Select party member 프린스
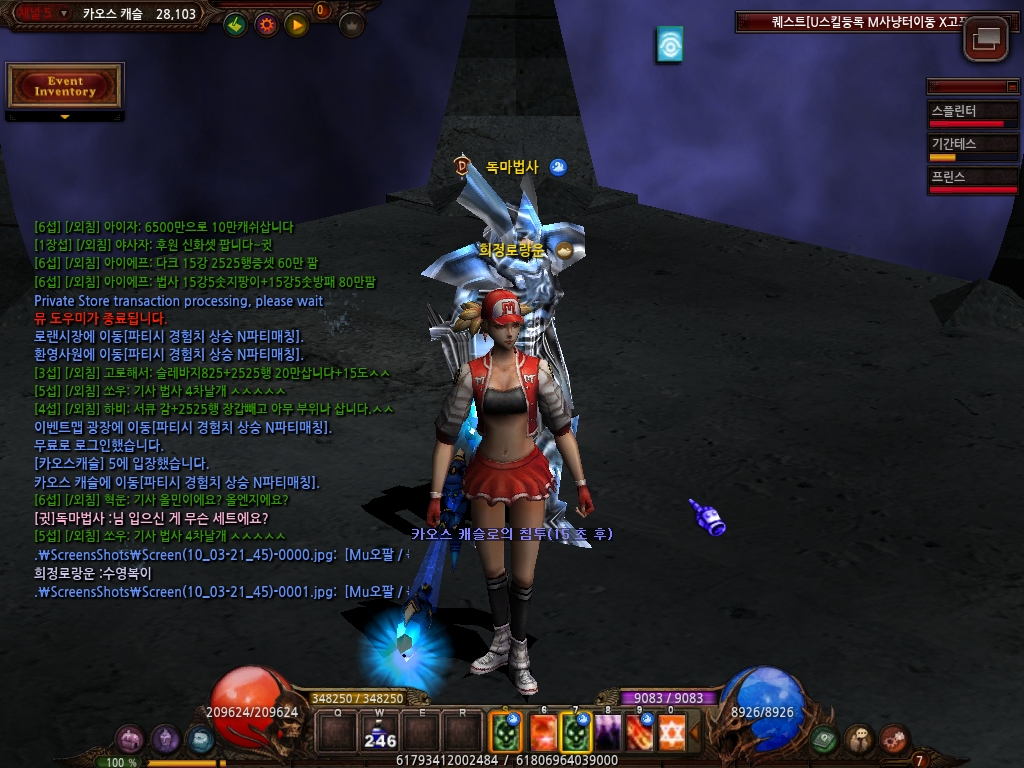 pos(972,179)
